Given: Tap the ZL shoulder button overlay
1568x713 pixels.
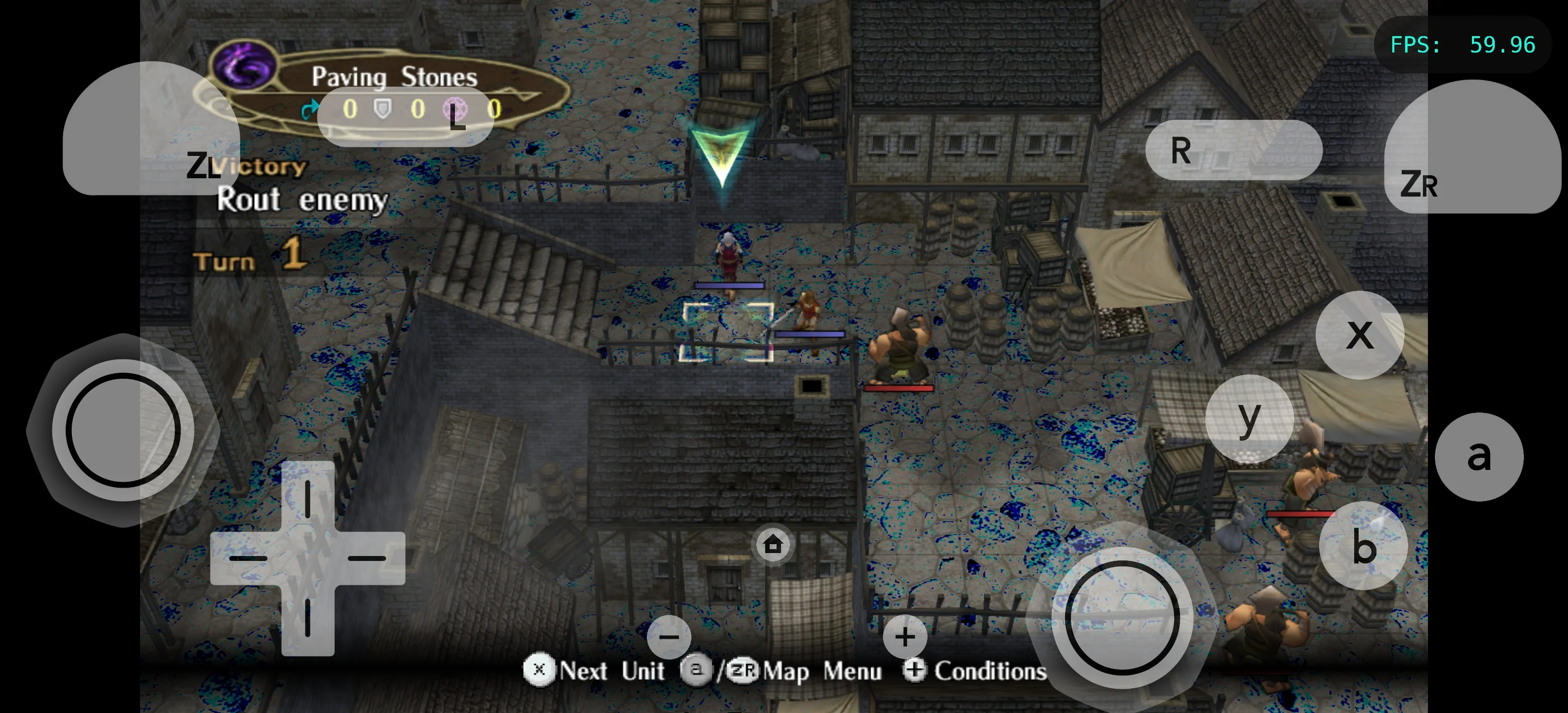Looking at the screenshot, I should (150, 129).
